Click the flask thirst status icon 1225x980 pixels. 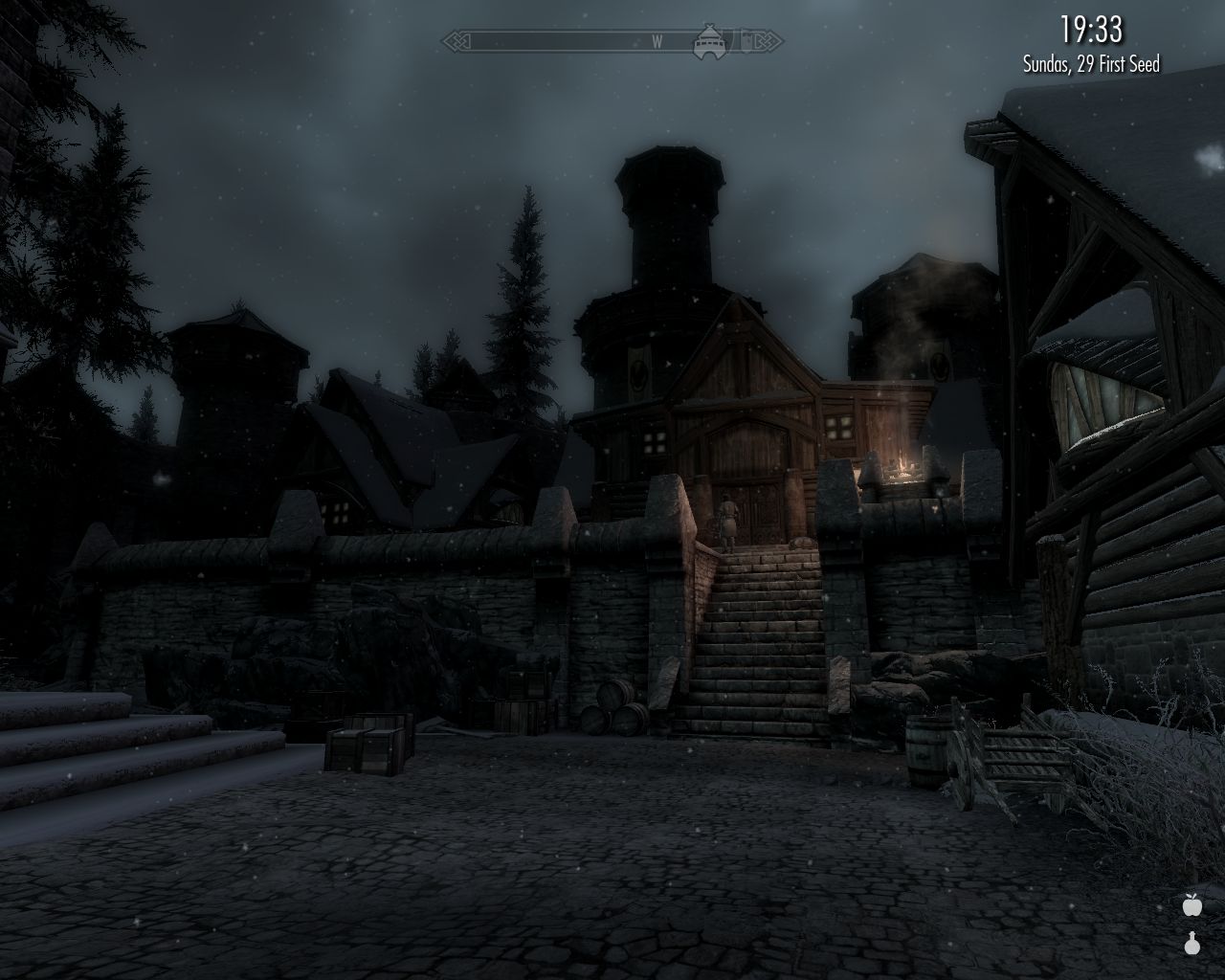pyautogui.click(x=1192, y=944)
